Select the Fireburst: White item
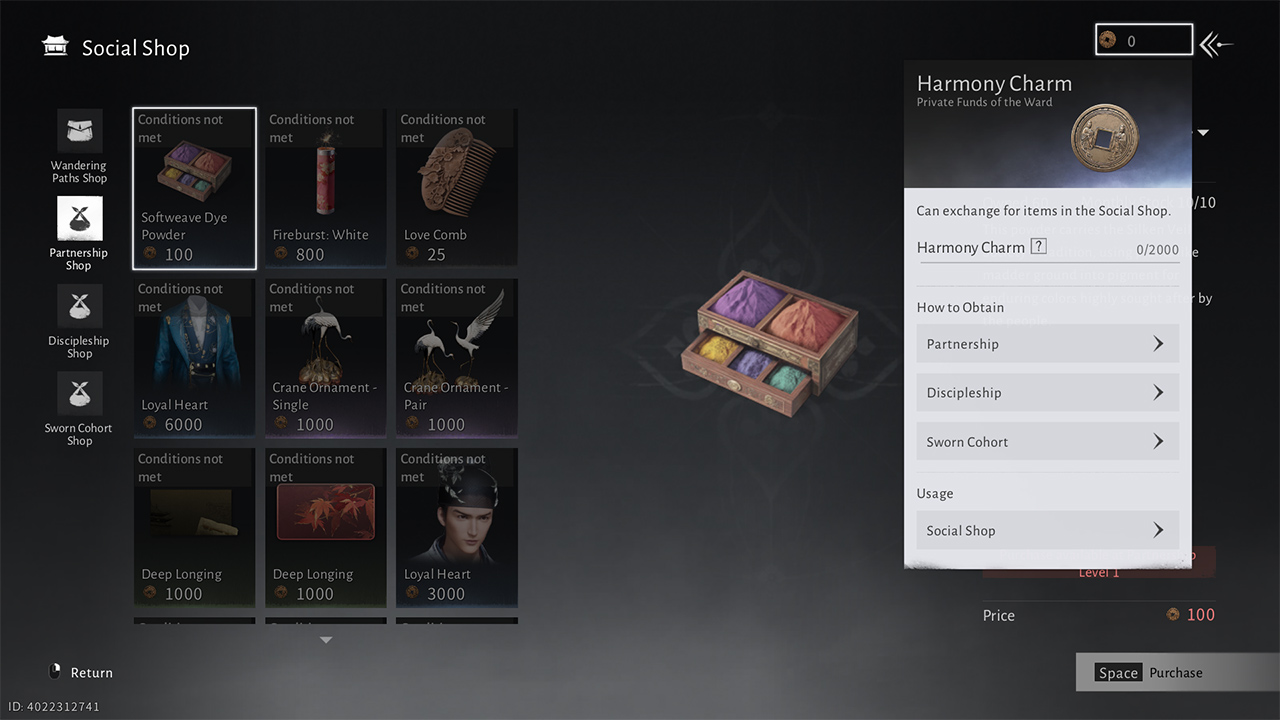Image resolution: width=1280 pixels, height=720 pixels. (x=325, y=188)
